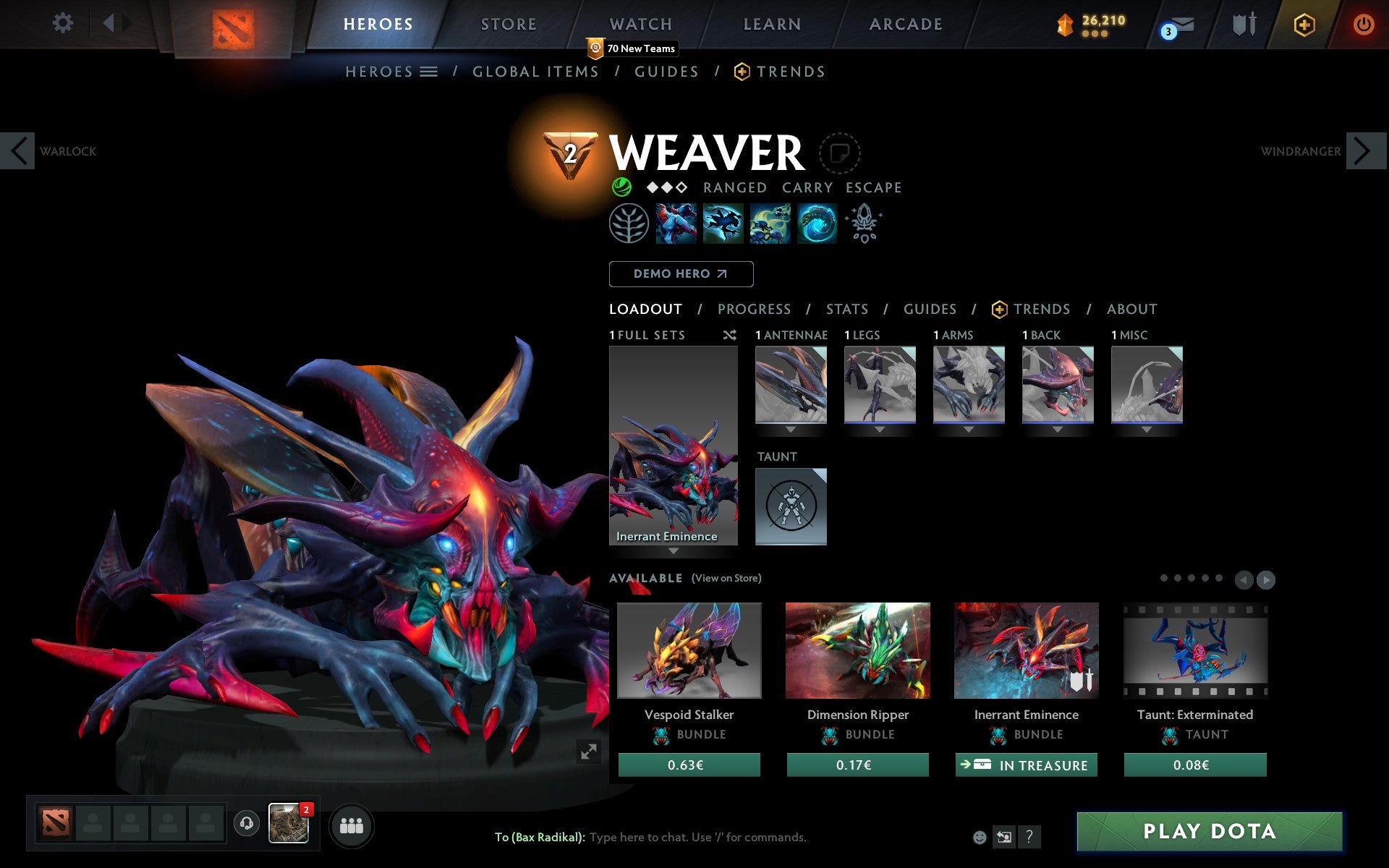Navigate available items with the right pagination arrow
The width and height of the screenshot is (1389, 868).
point(1266,579)
